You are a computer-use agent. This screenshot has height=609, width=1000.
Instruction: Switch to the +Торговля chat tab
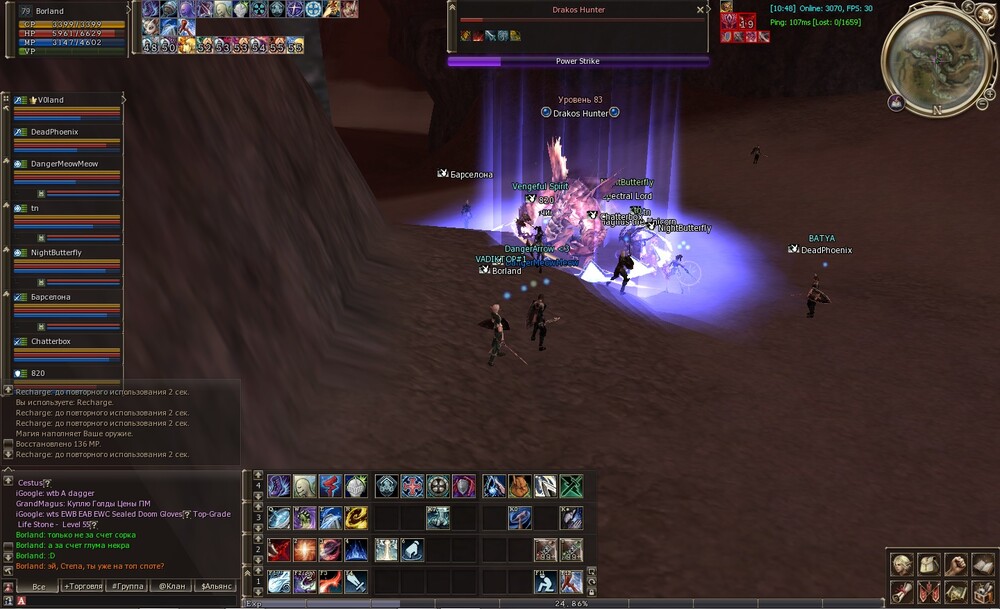82,586
